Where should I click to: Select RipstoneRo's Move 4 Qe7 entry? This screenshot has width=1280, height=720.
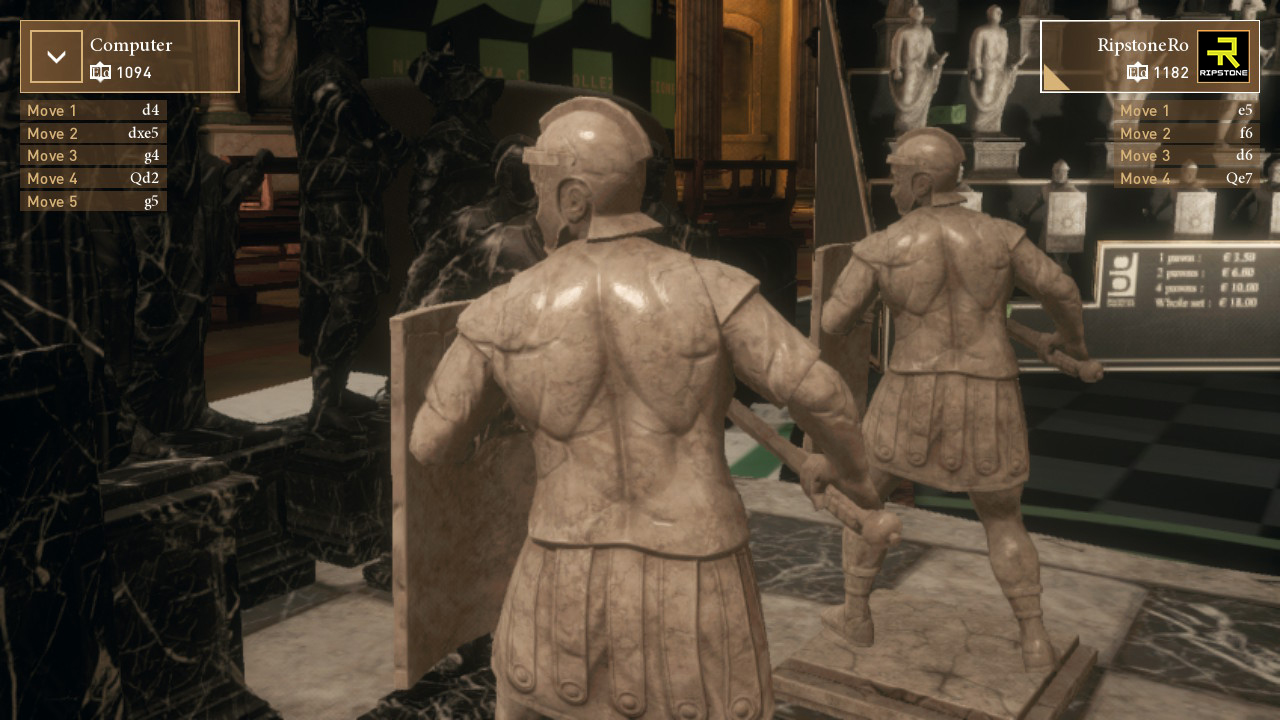coord(1186,179)
